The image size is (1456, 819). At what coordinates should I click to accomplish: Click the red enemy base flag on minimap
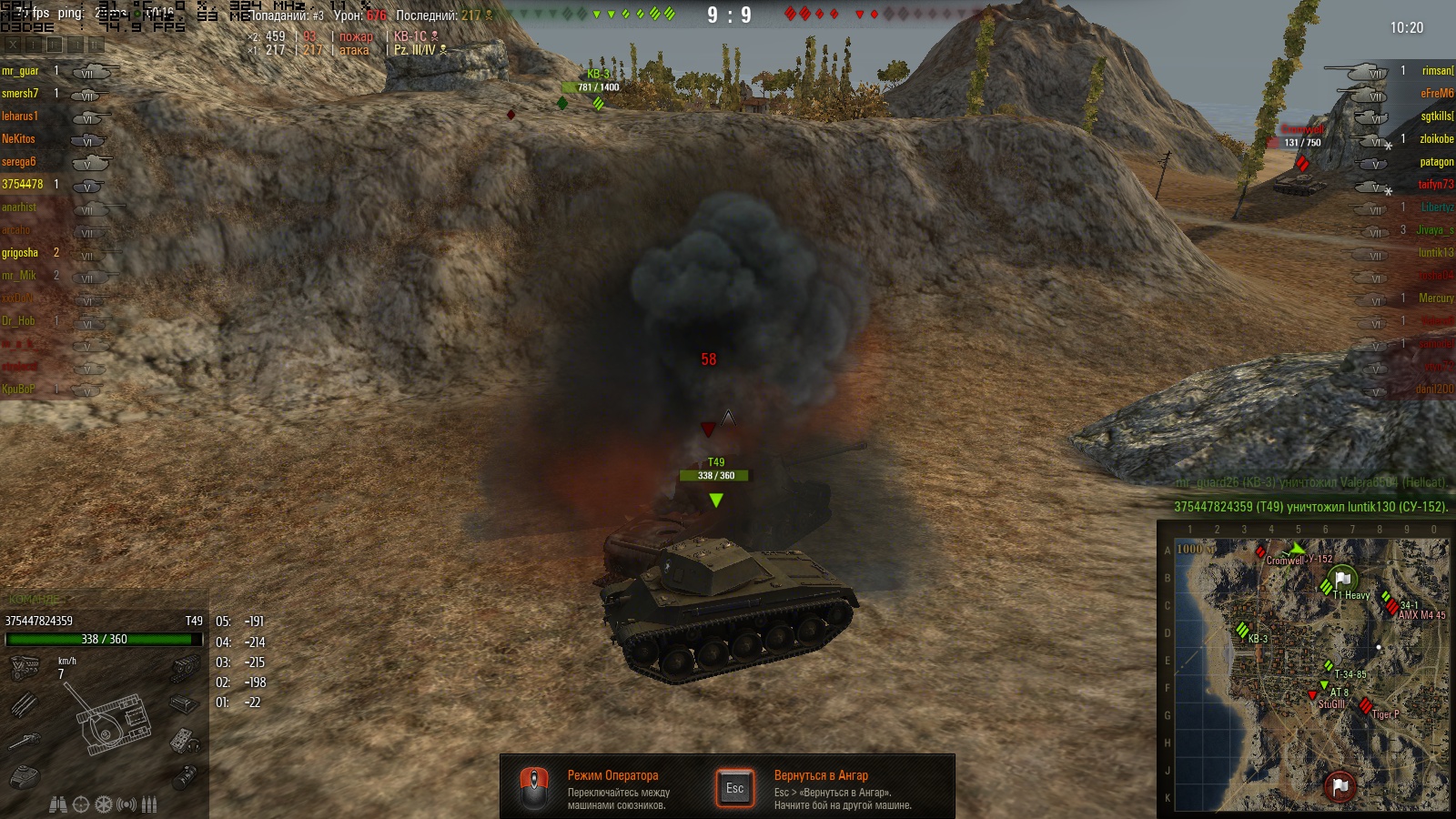point(1340,785)
